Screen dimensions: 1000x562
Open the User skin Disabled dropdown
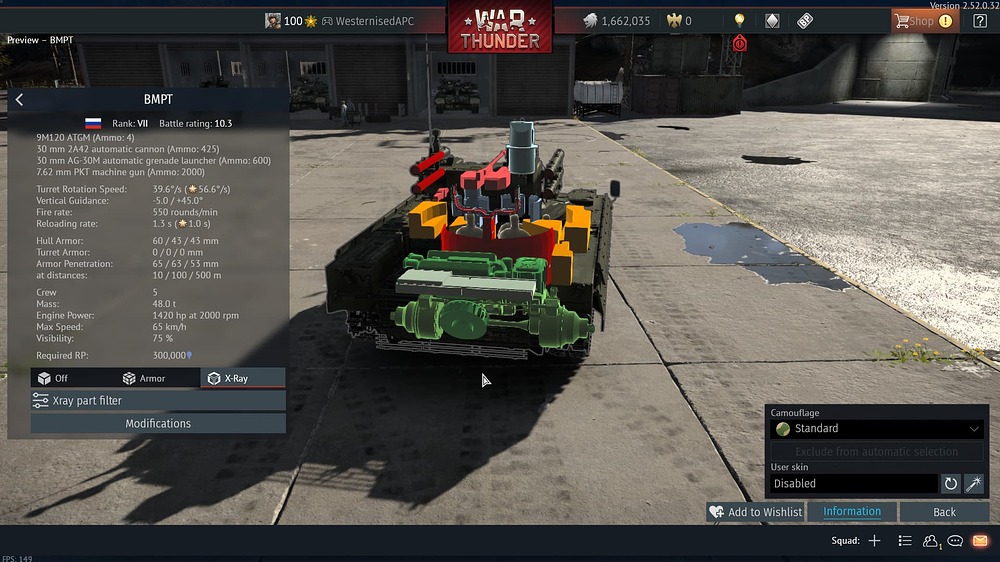pos(854,483)
